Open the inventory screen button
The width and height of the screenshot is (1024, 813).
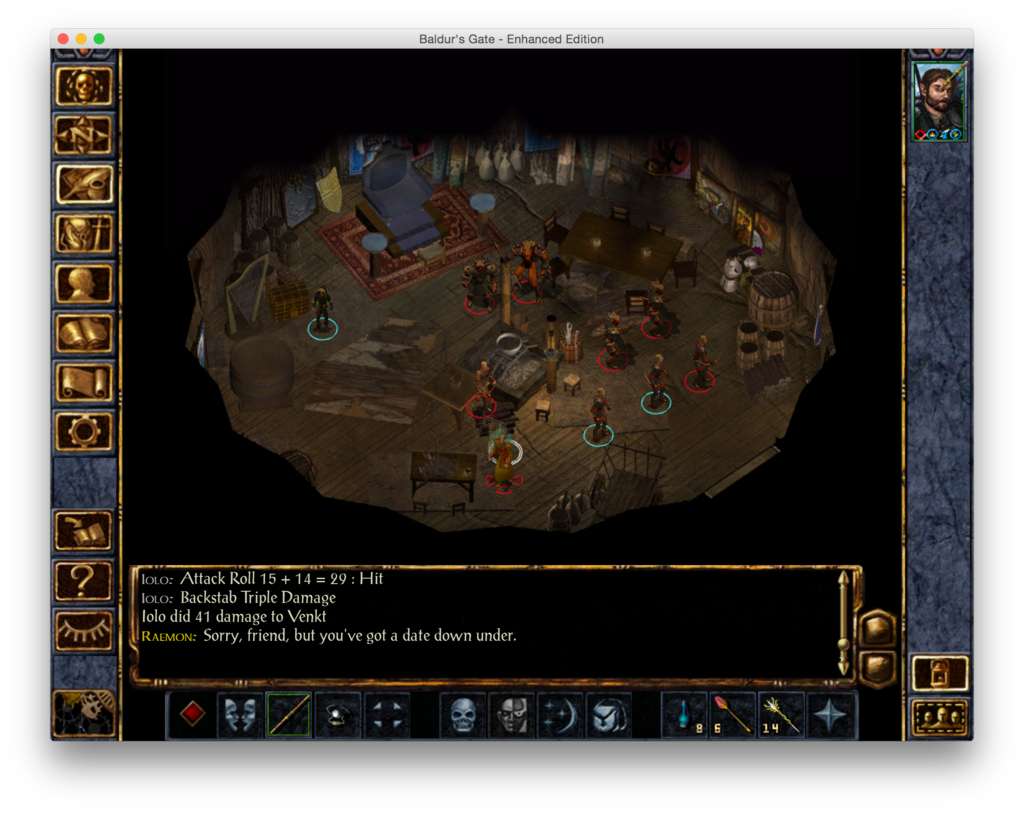(85, 234)
